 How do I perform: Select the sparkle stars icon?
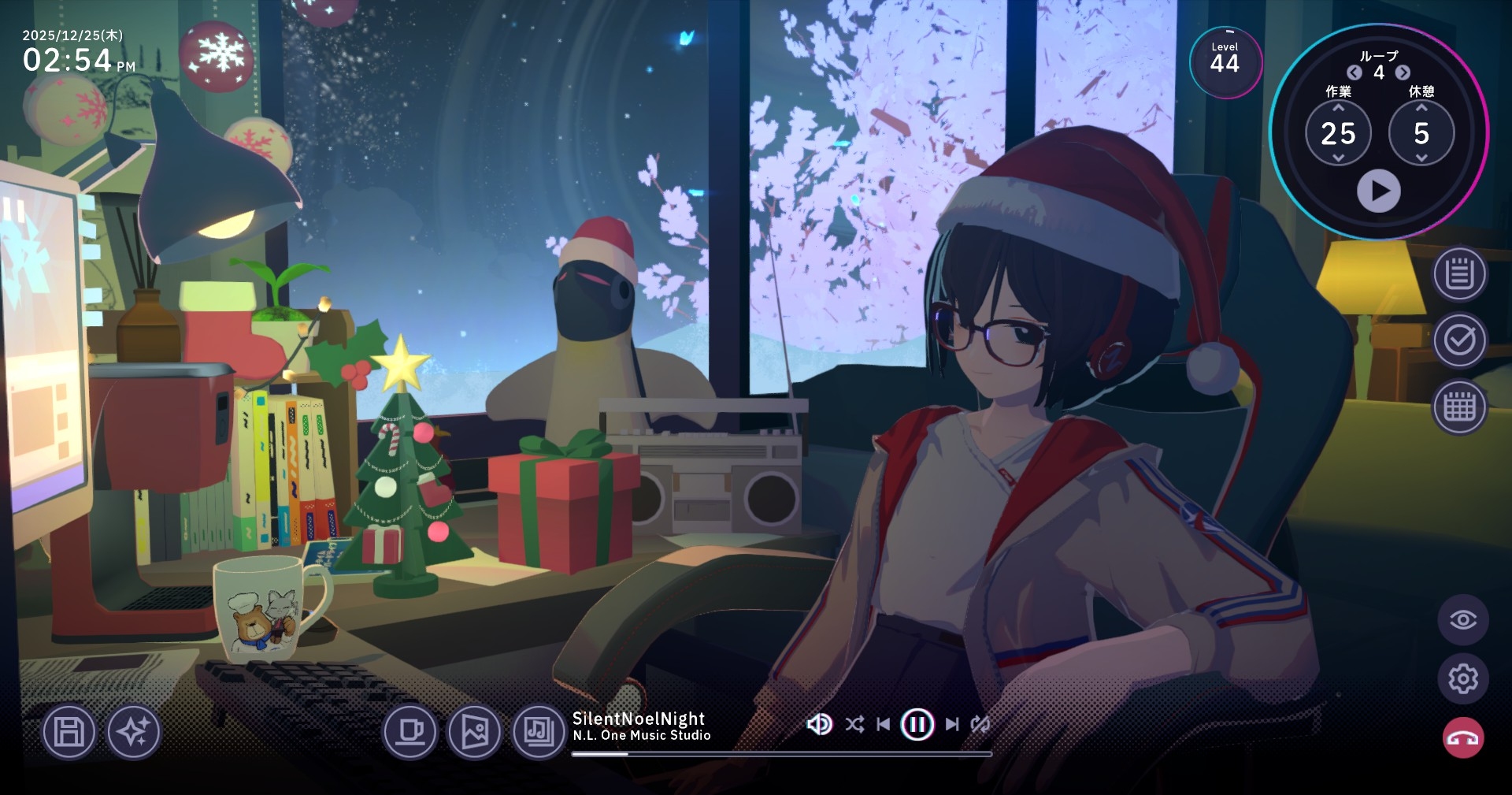tap(133, 732)
